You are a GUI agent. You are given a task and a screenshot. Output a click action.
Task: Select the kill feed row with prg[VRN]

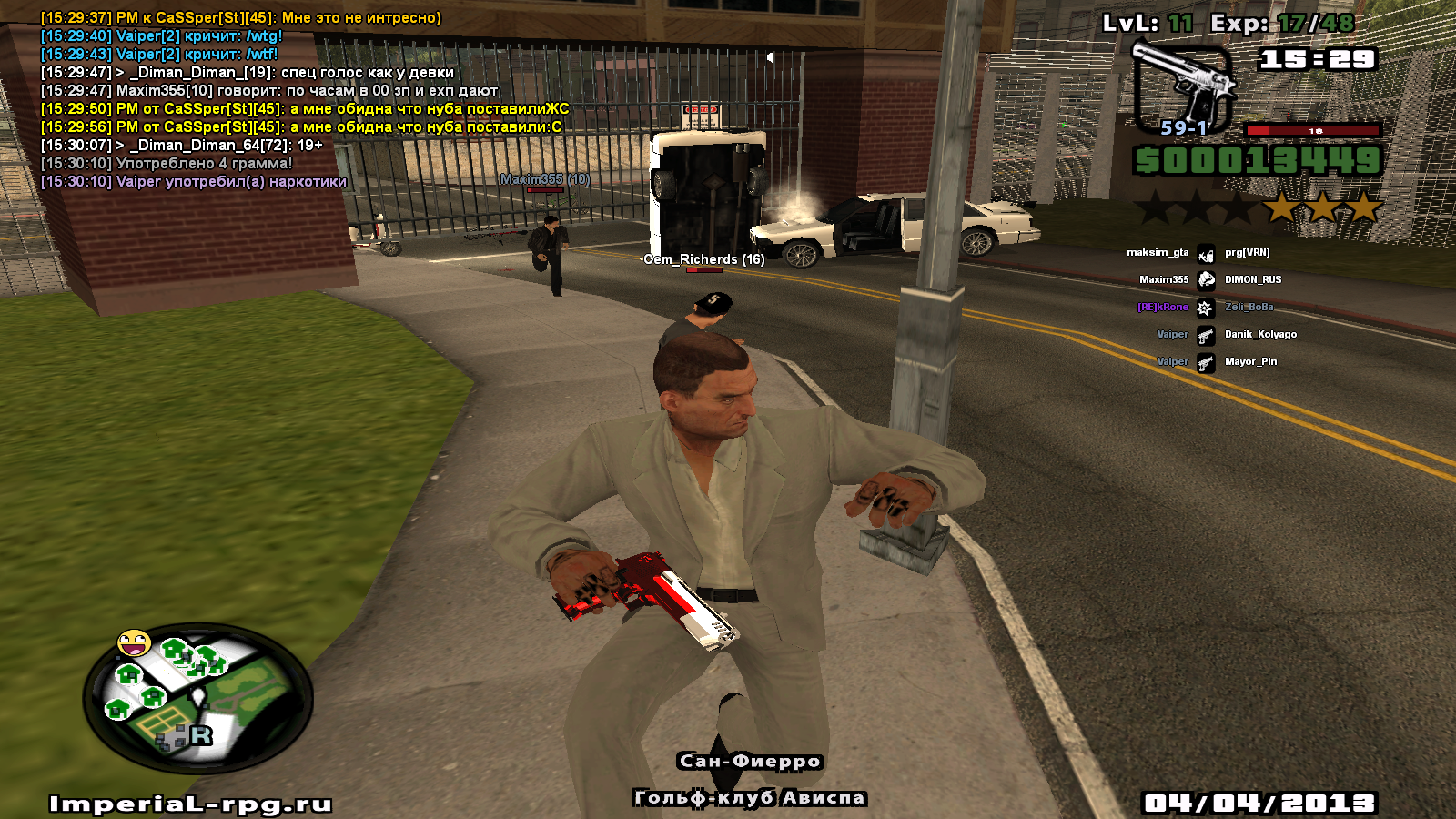(x=1205, y=253)
